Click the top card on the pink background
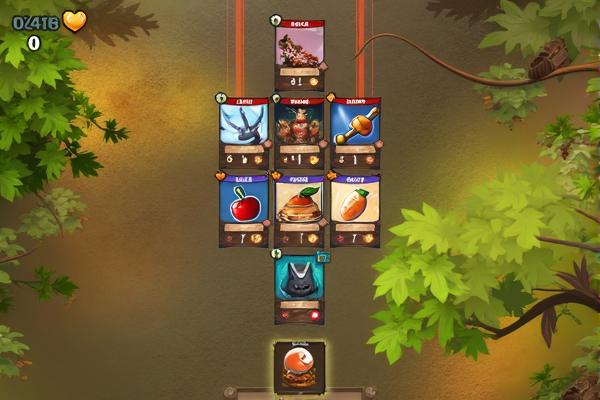This screenshot has height=400, width=600. point(299,54)
